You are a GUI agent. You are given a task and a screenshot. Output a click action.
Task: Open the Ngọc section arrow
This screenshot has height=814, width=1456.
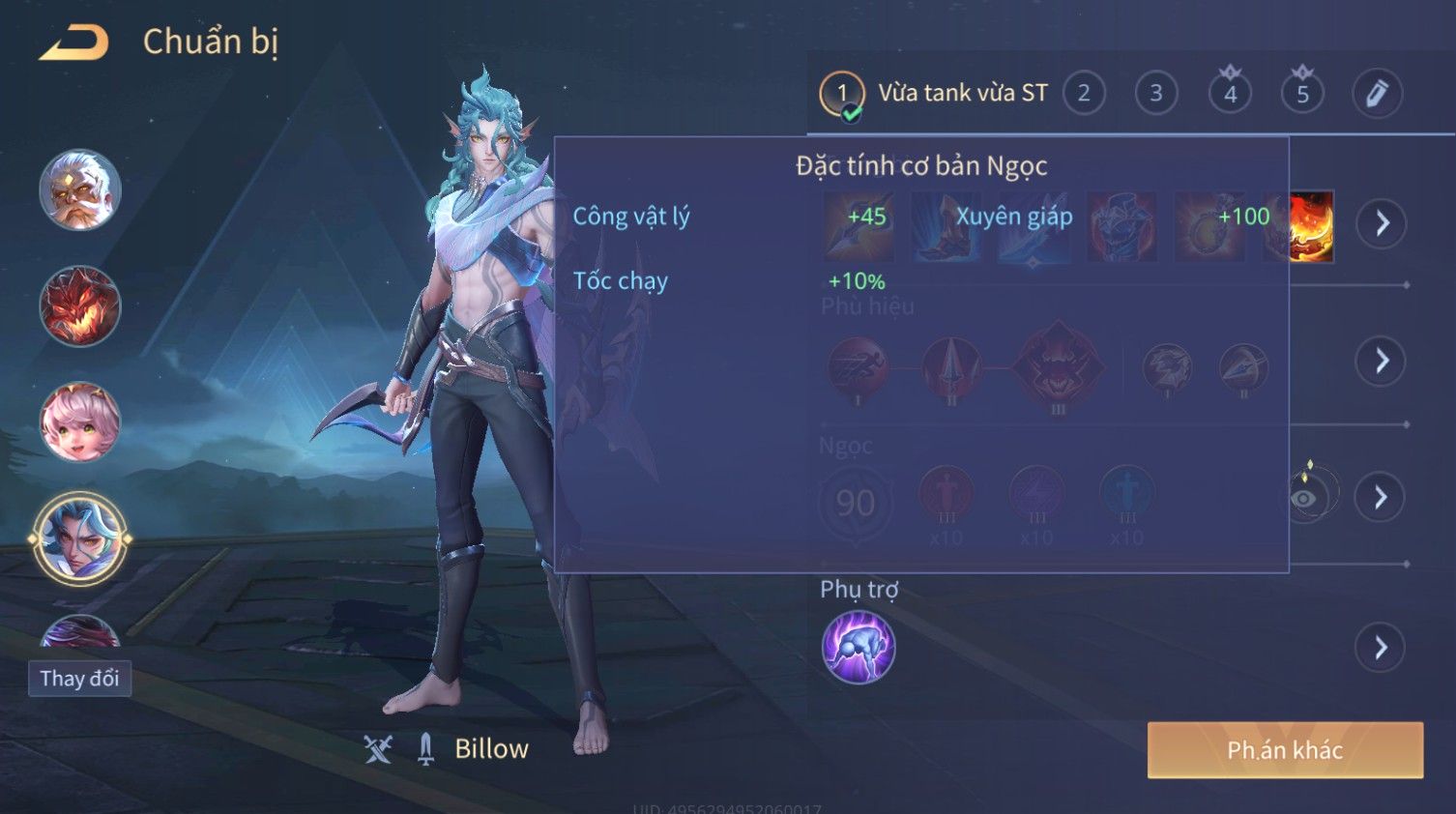tap(1382, 497)
